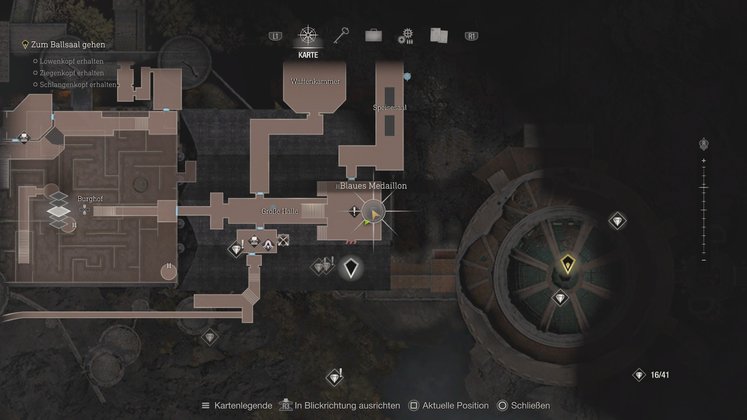747x420 pixels.
Task: Center map on Aktuelle Position
Action: pos(446,405)
